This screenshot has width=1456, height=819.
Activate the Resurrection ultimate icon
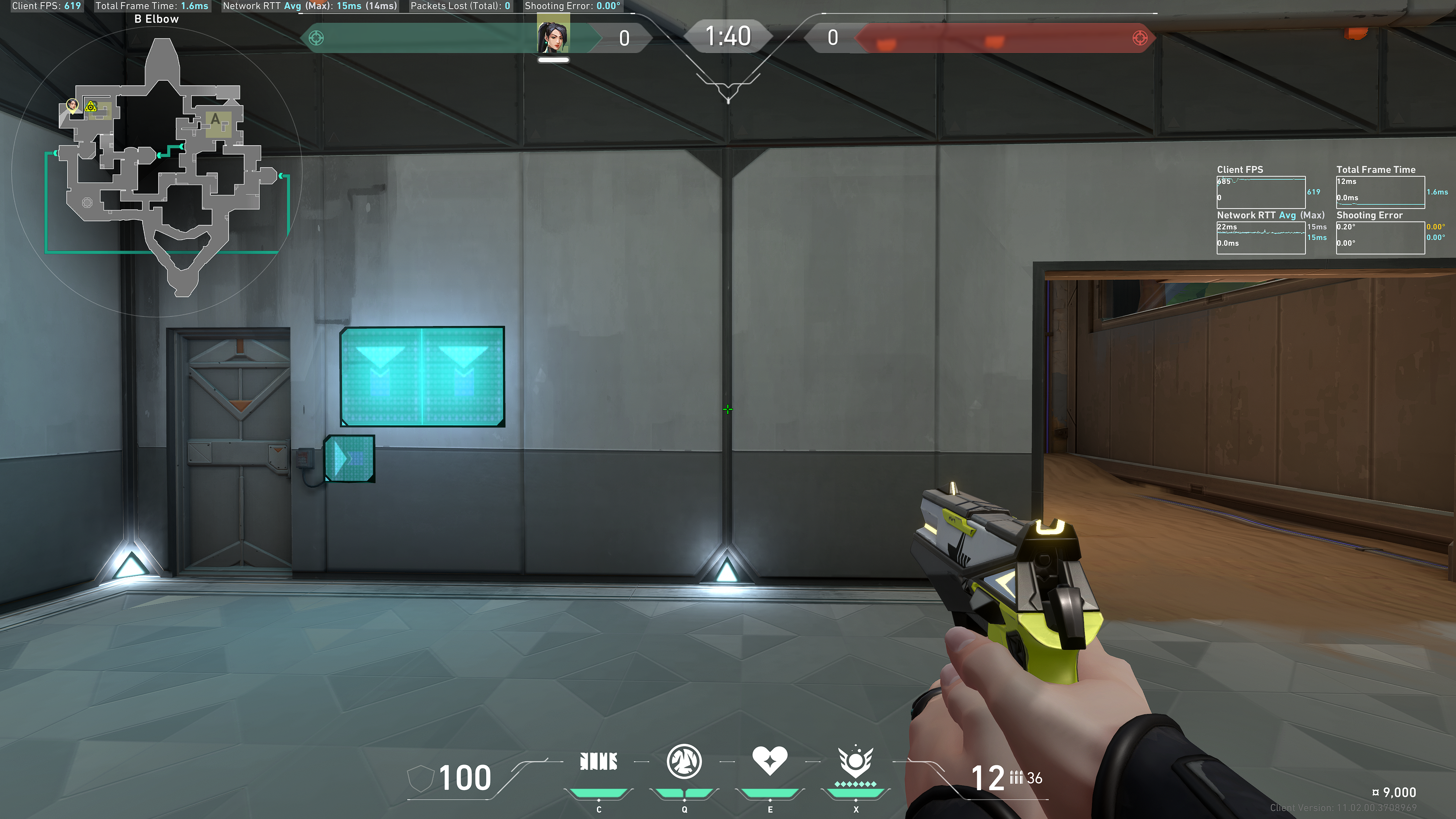[855, 761]
